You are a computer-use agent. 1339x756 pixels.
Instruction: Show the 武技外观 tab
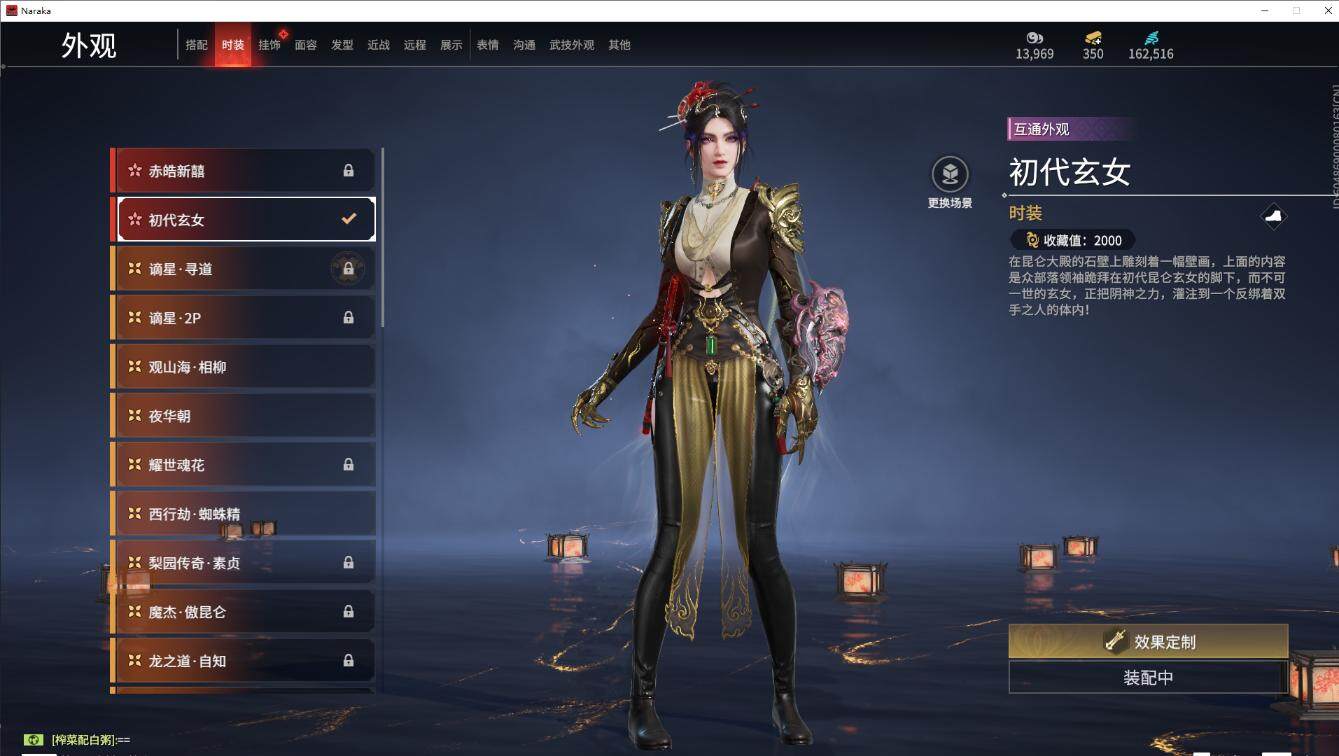(x=571, y=45)
